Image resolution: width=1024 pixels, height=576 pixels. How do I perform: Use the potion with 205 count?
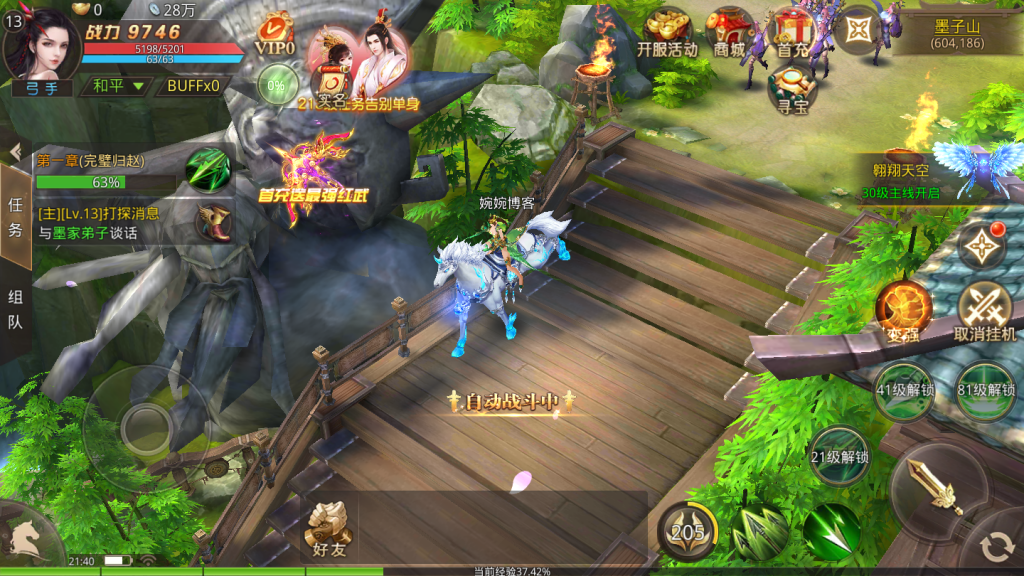[x=688, y=531]
